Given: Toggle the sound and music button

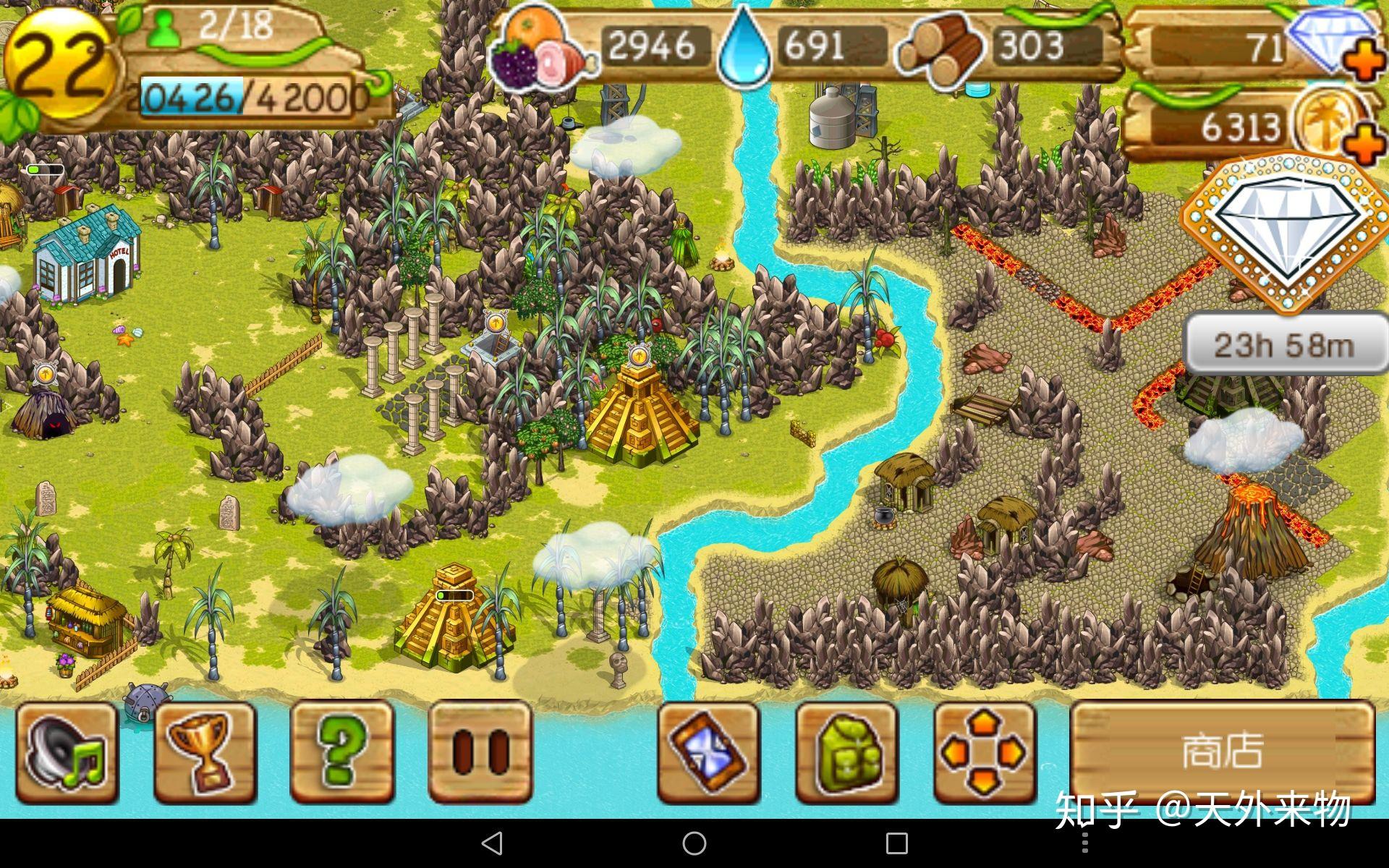Looking at the screenshot, I should pos(67,752).
